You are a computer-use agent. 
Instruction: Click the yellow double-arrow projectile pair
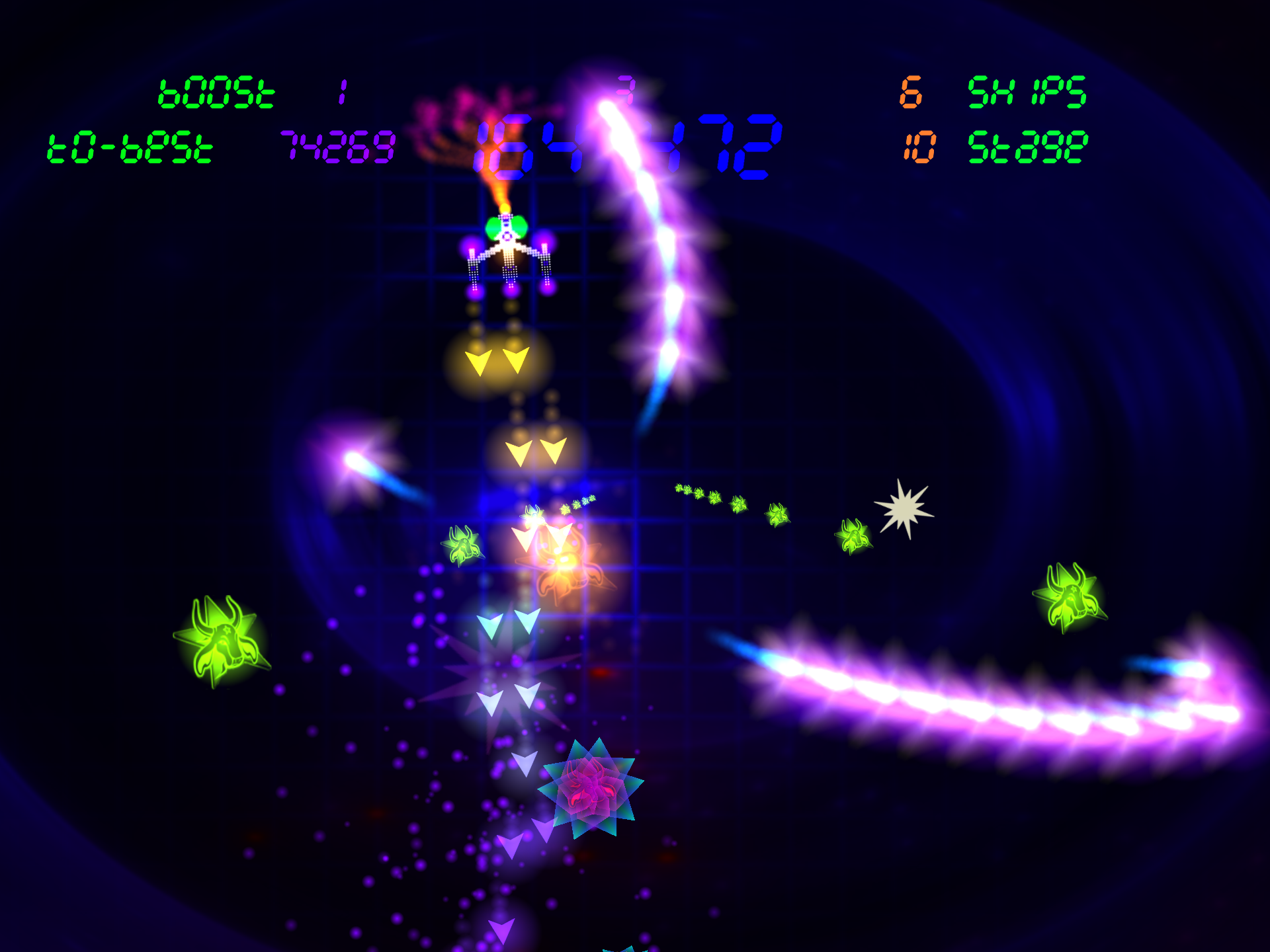[497, 362]
